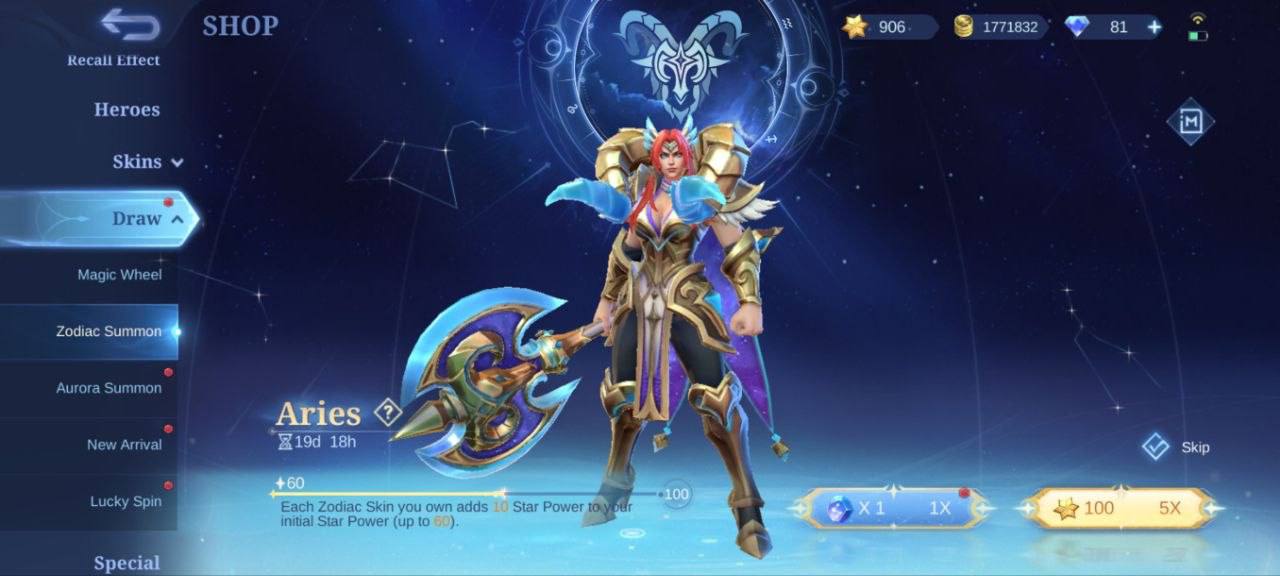The image size is (1280, 576).
Task: Open Aurora Summon draw
Action: coord(108,388)
